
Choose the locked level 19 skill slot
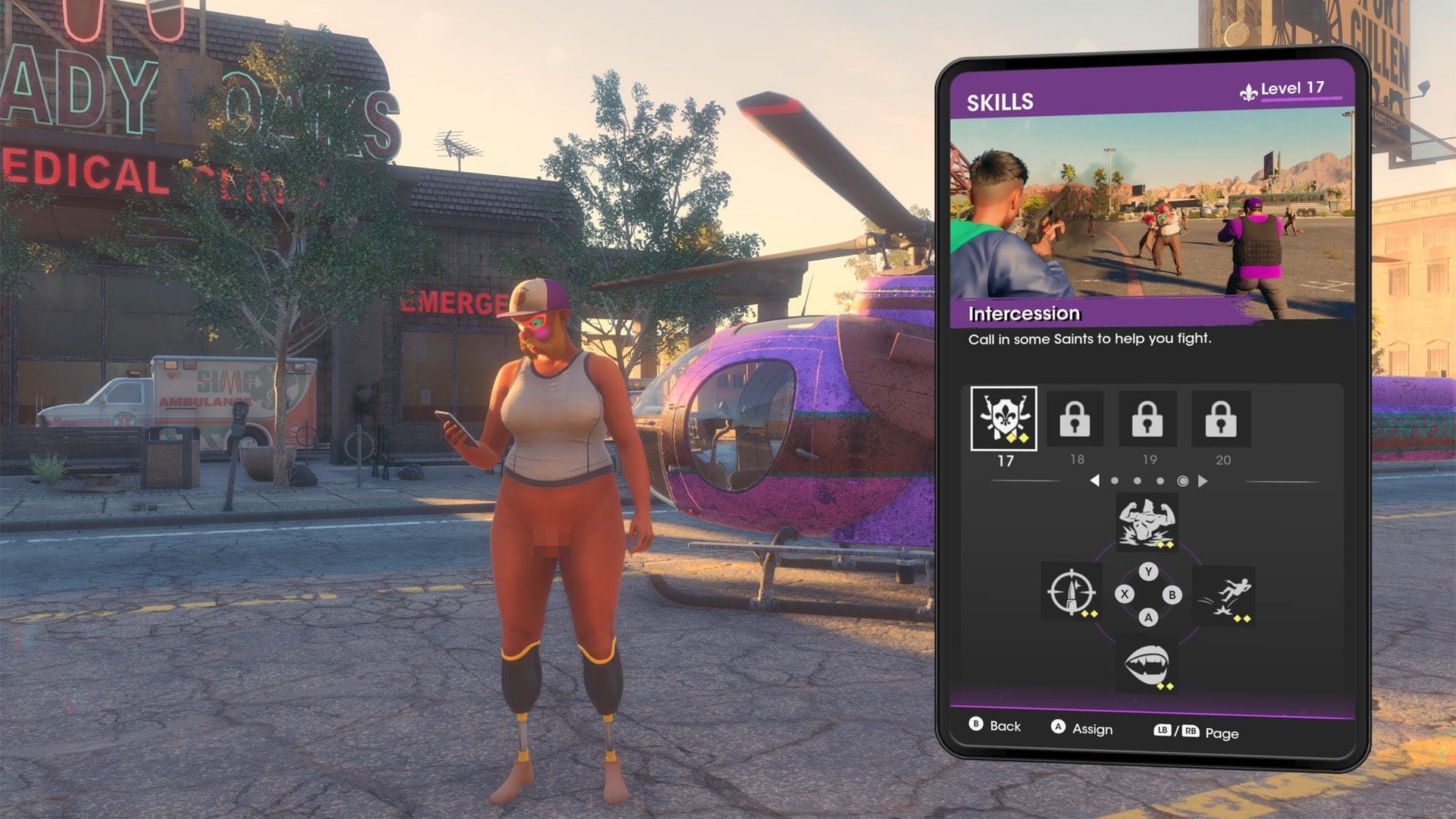tap(1147, 419)
